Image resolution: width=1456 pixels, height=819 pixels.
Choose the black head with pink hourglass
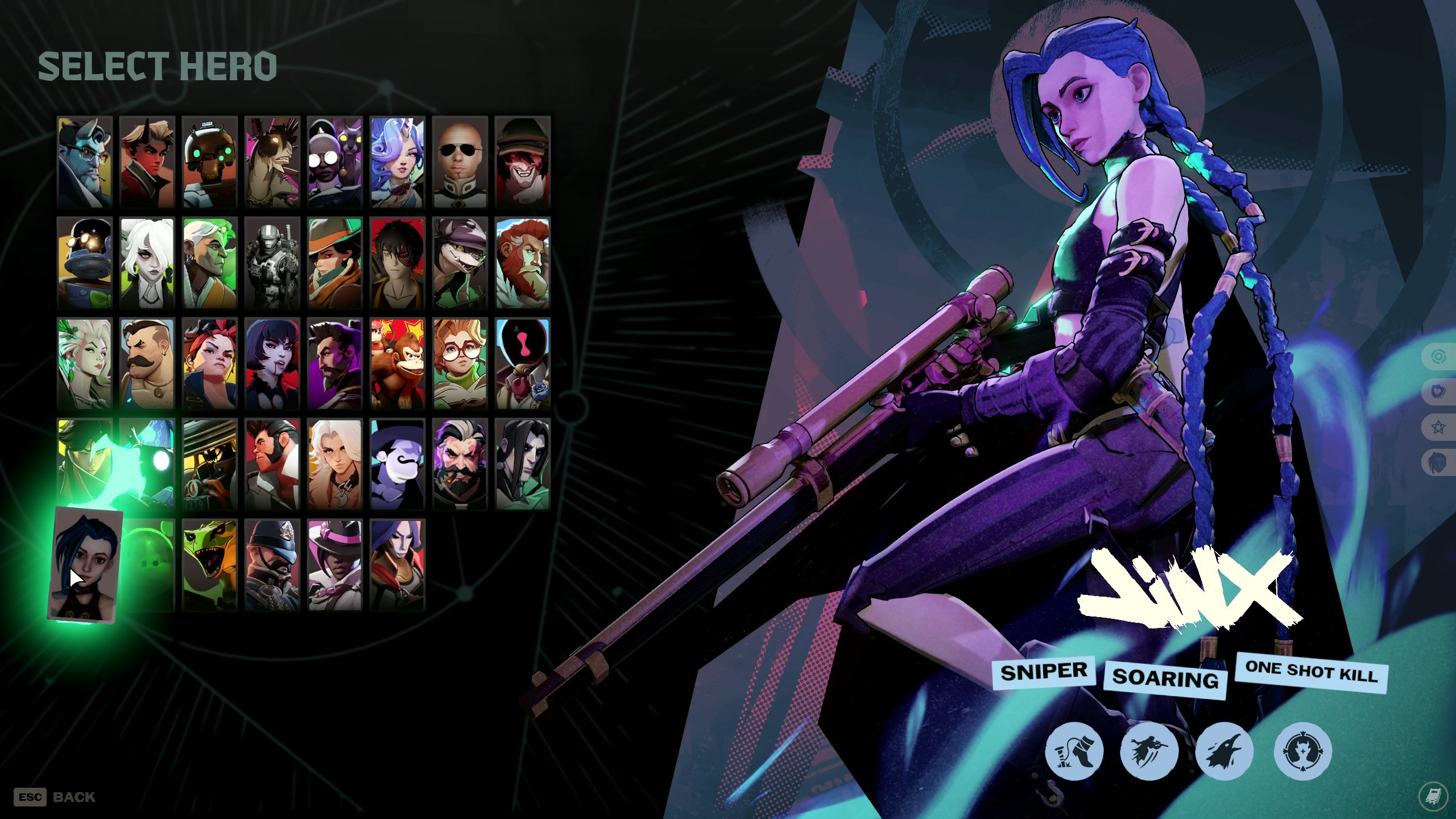(x=522, y=363)
